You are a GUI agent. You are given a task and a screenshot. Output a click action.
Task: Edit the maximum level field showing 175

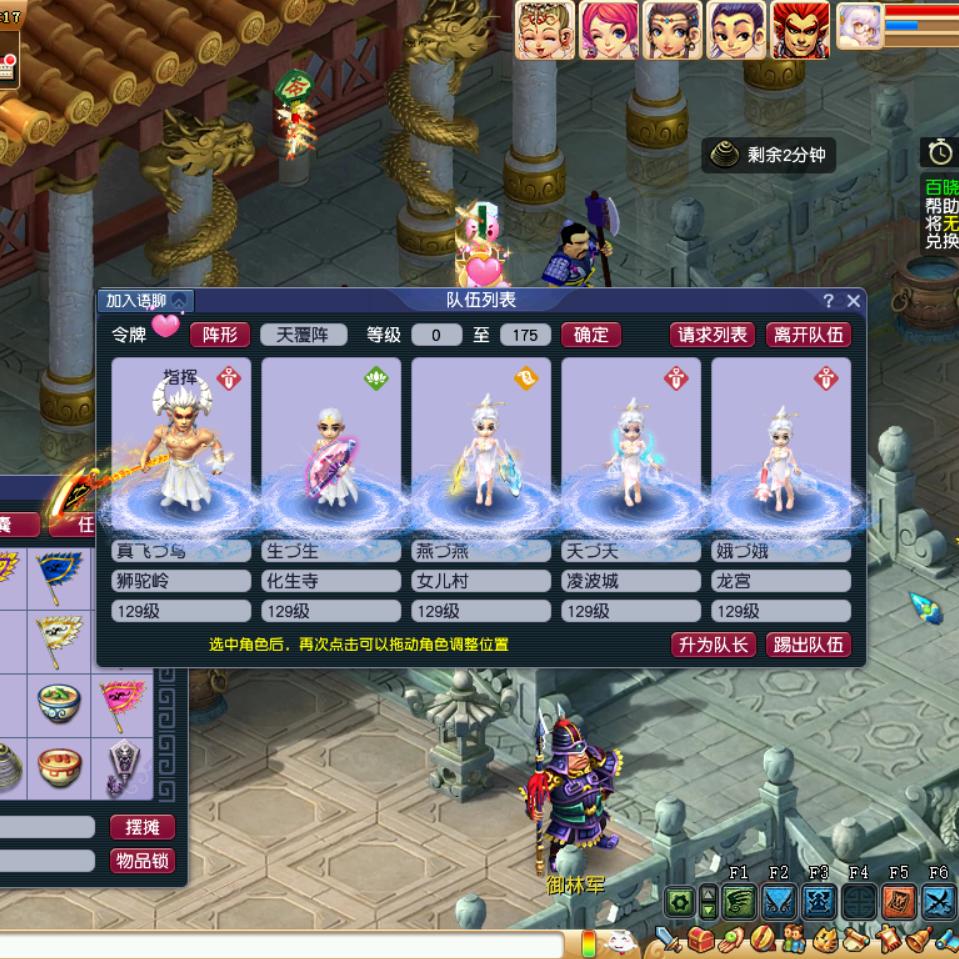point(525,335)
